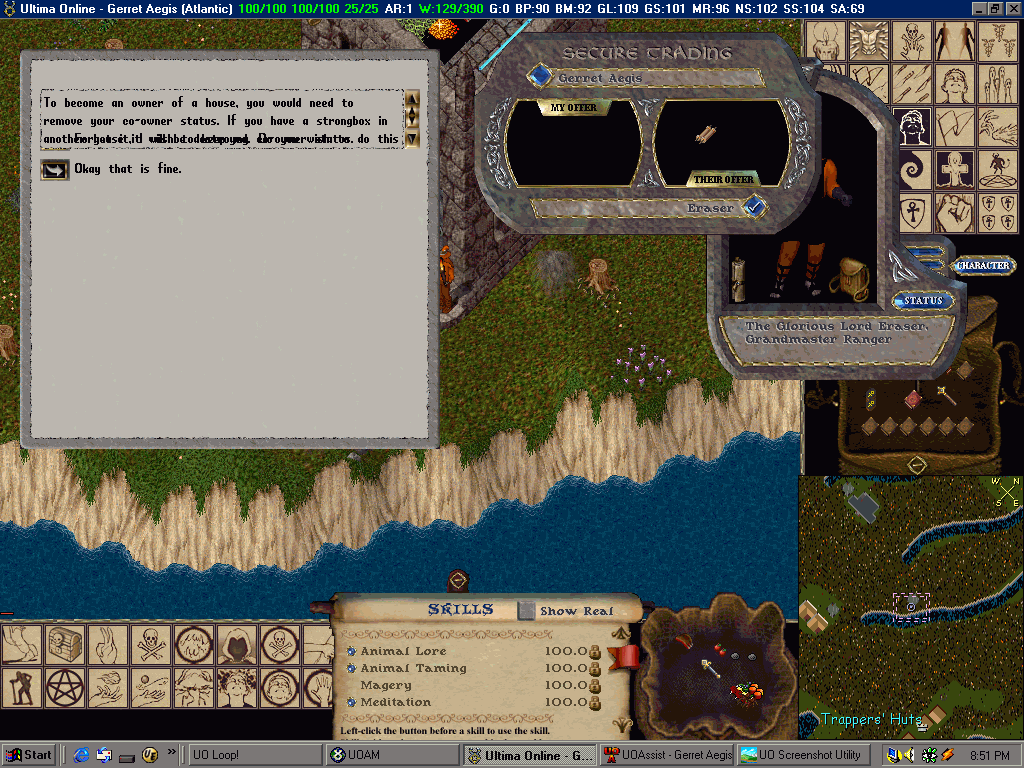Choose the 'Okay that is fine' reply

pos(54,169)
